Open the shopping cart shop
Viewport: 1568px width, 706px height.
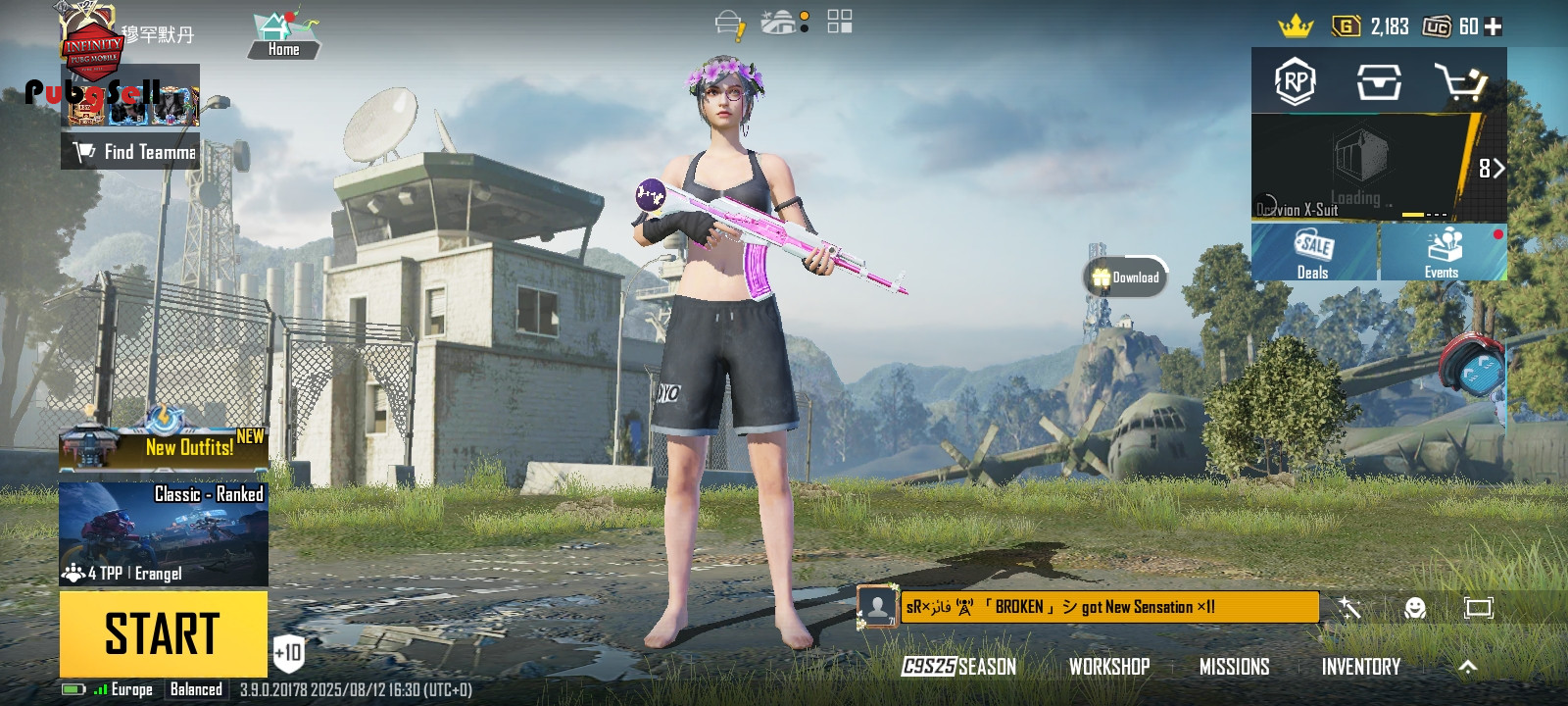click(x=1461, y=82)
